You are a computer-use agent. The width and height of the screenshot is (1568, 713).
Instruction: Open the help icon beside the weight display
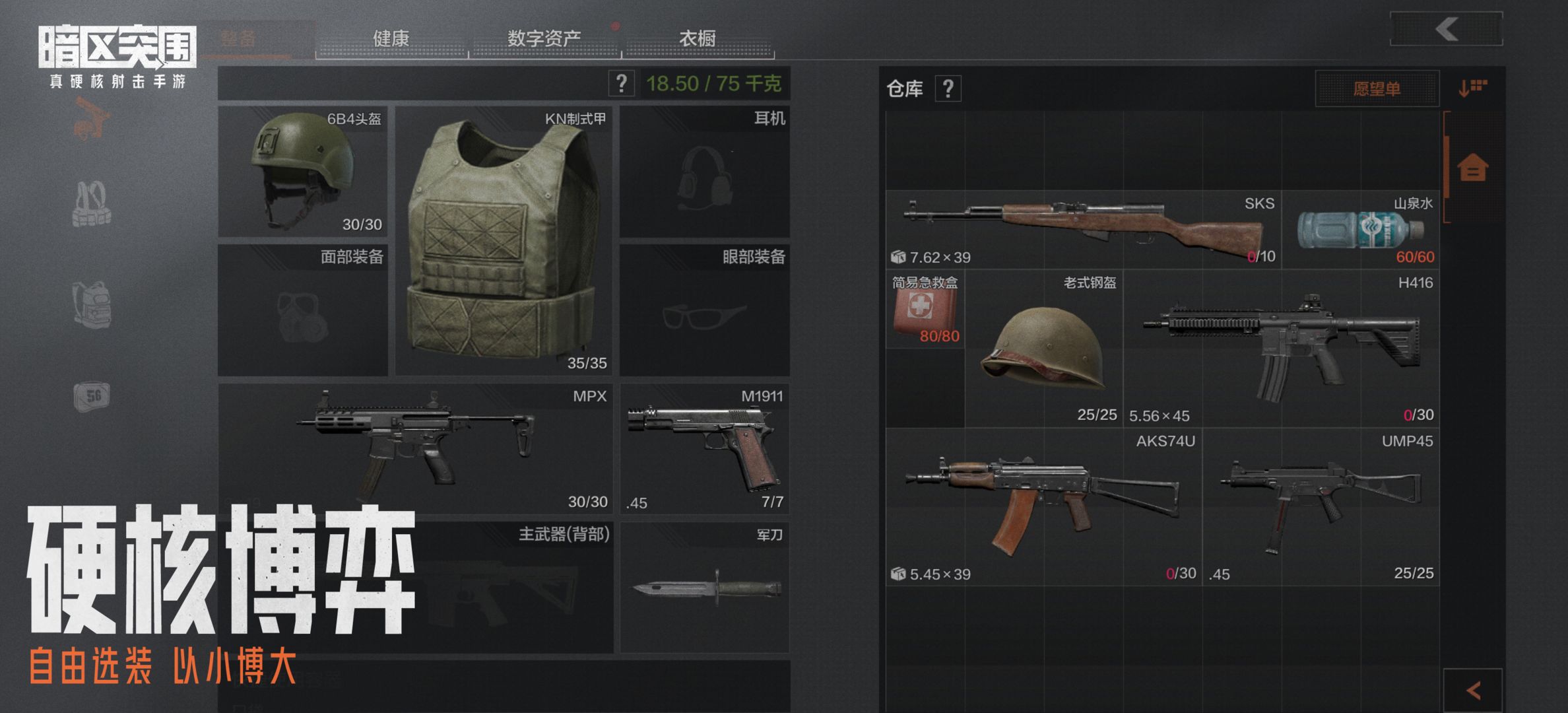(x=621, y=85)
